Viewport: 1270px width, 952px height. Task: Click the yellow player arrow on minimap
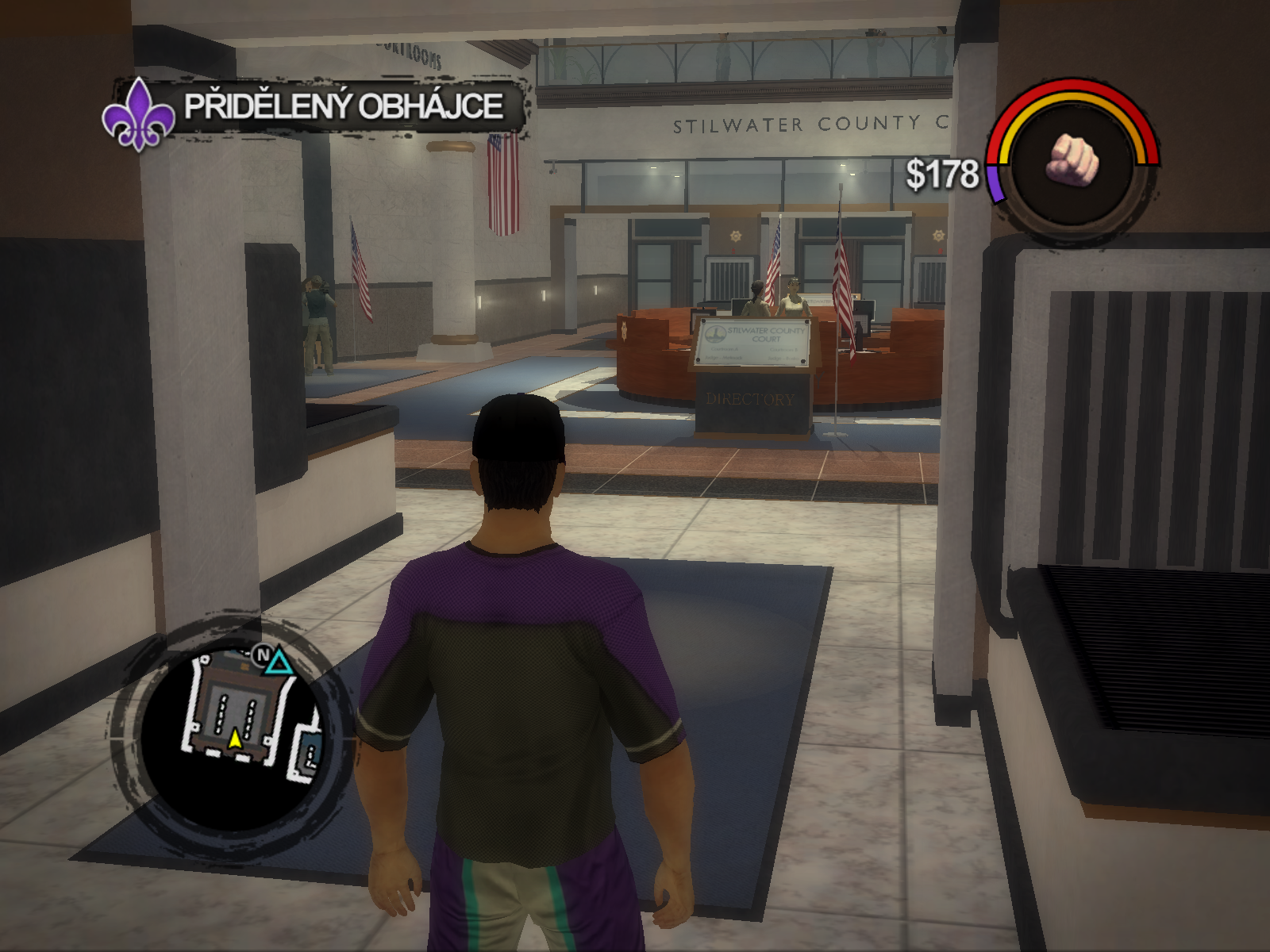235,739
